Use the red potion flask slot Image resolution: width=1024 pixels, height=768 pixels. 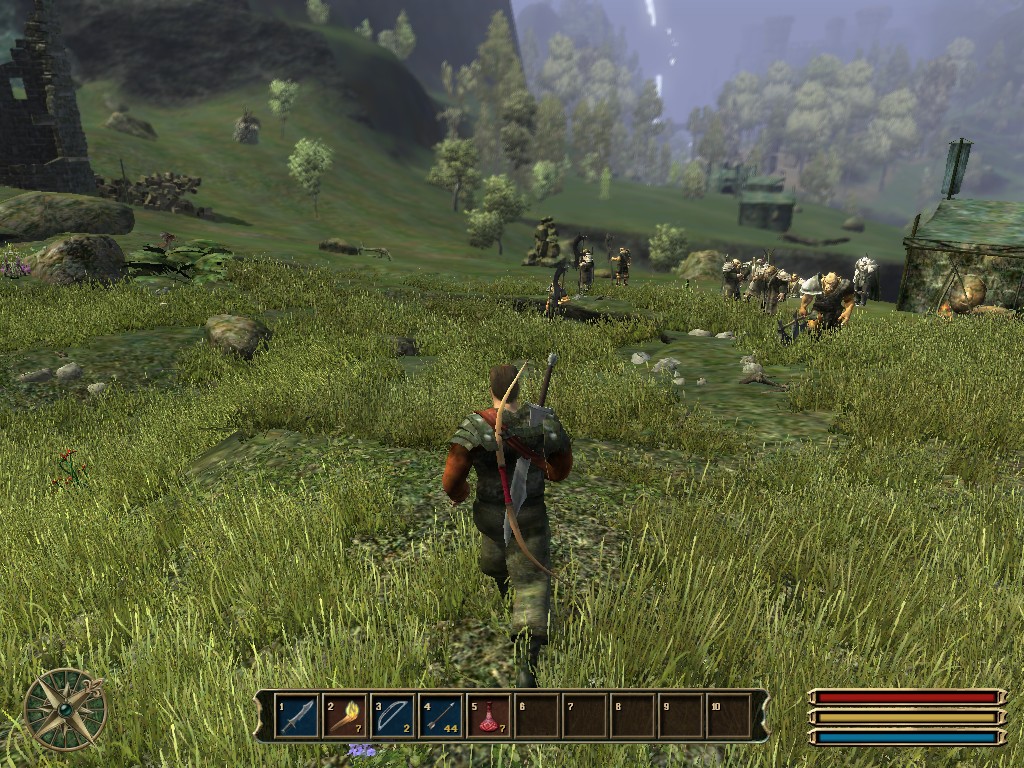(x=488, y=716)
